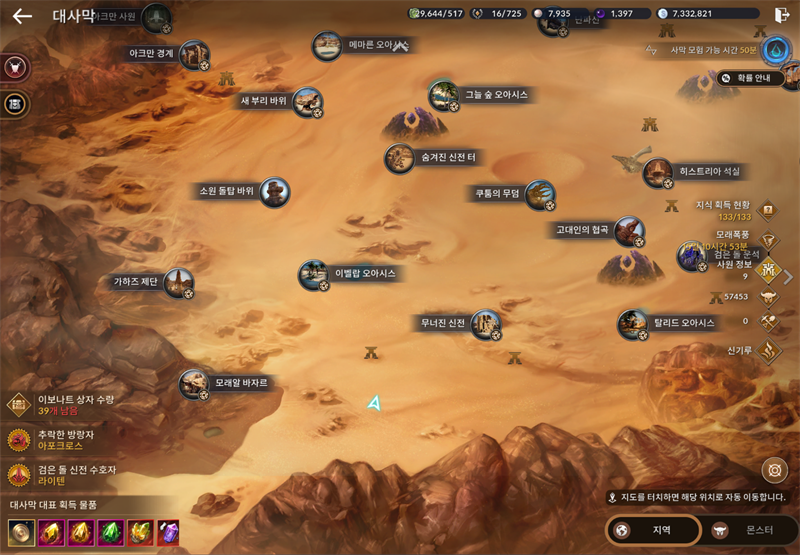Screen dimensions: 800x555
Task: Open the 히스트리아 석실 location
Action: click(657, 172)
